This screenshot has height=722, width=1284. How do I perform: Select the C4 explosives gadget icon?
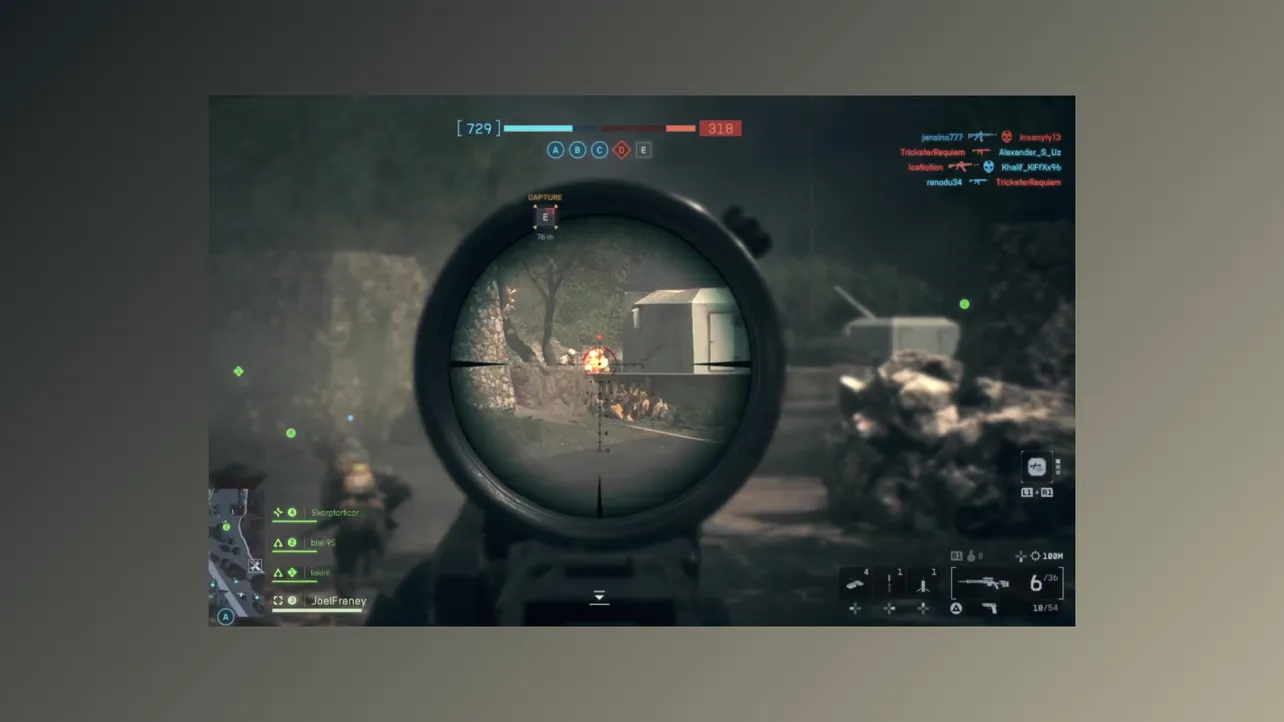click(x=856, y=582)
